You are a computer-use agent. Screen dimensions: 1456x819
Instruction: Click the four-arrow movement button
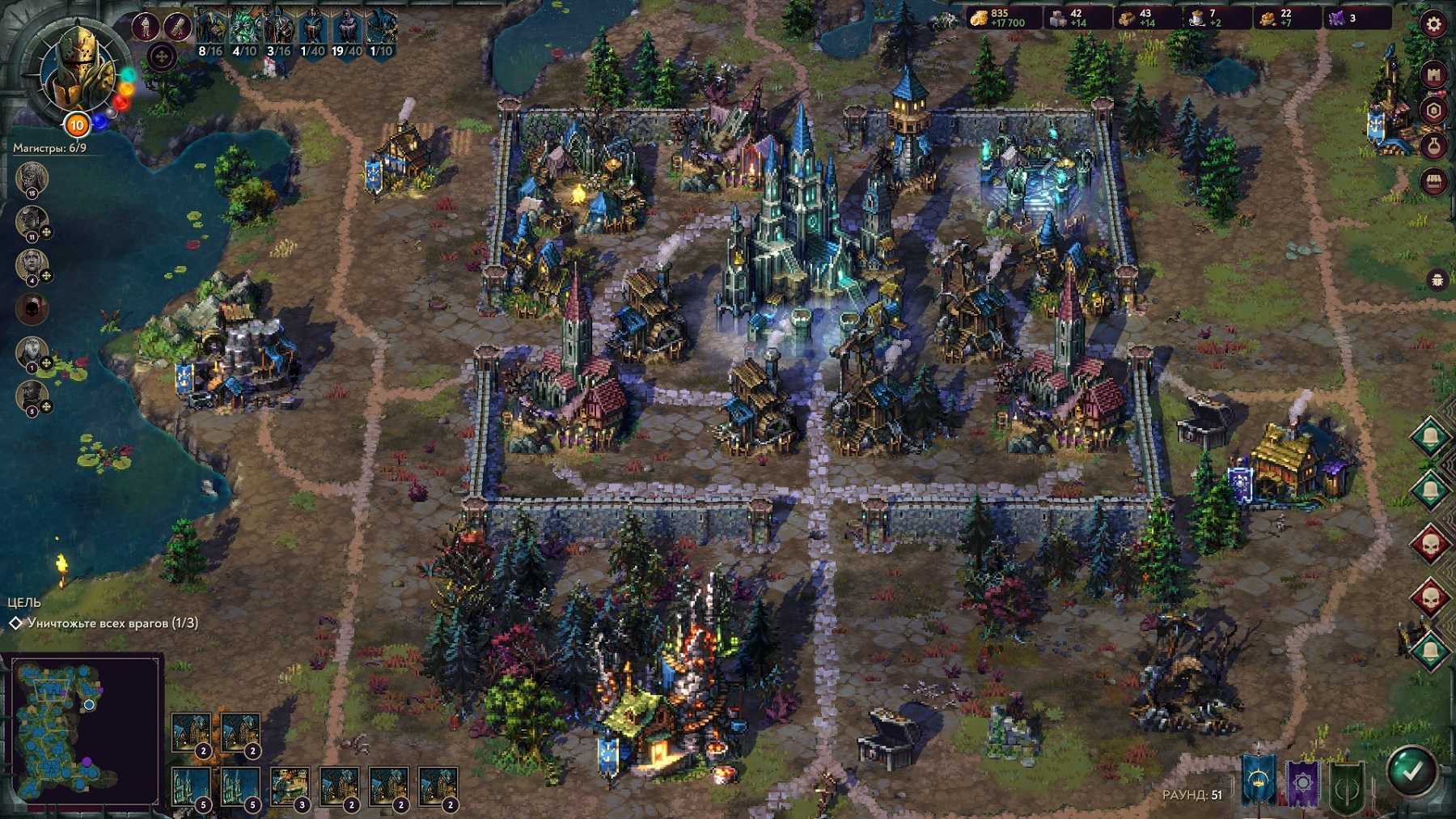162,57
